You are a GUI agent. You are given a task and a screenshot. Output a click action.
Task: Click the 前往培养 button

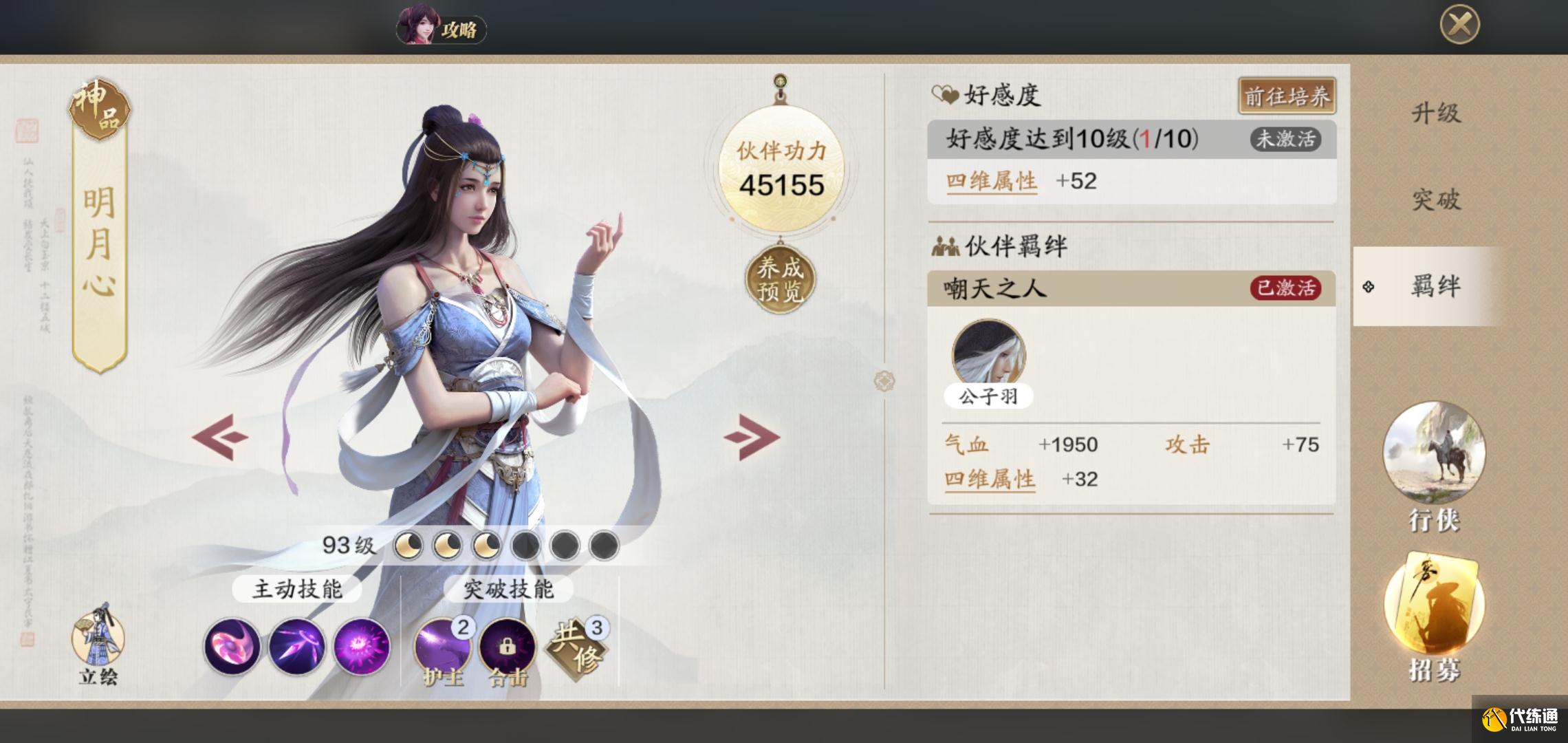tap(1287, 97)
